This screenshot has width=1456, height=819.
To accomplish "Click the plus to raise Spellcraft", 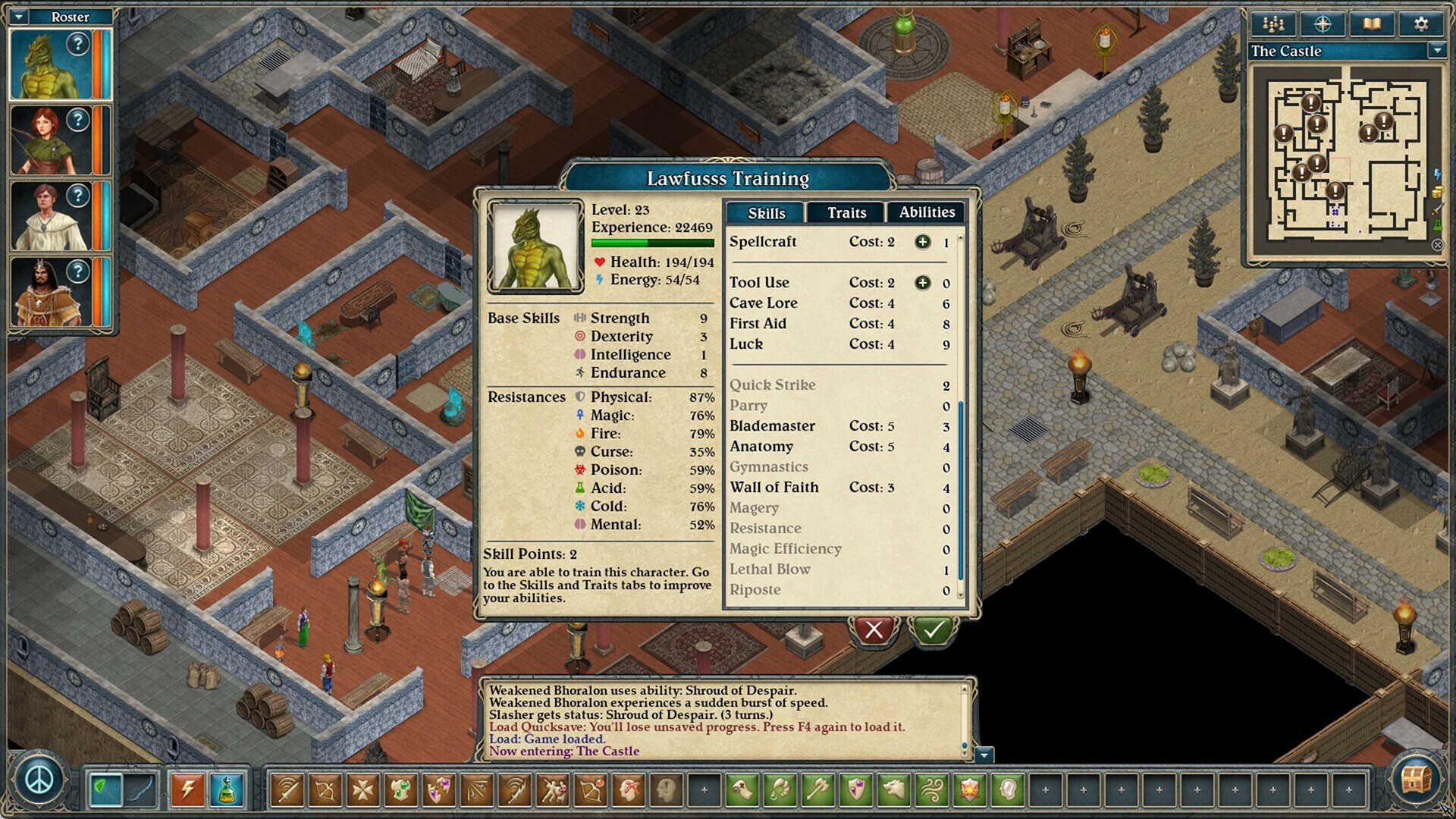I will click(x=922, y=242).
